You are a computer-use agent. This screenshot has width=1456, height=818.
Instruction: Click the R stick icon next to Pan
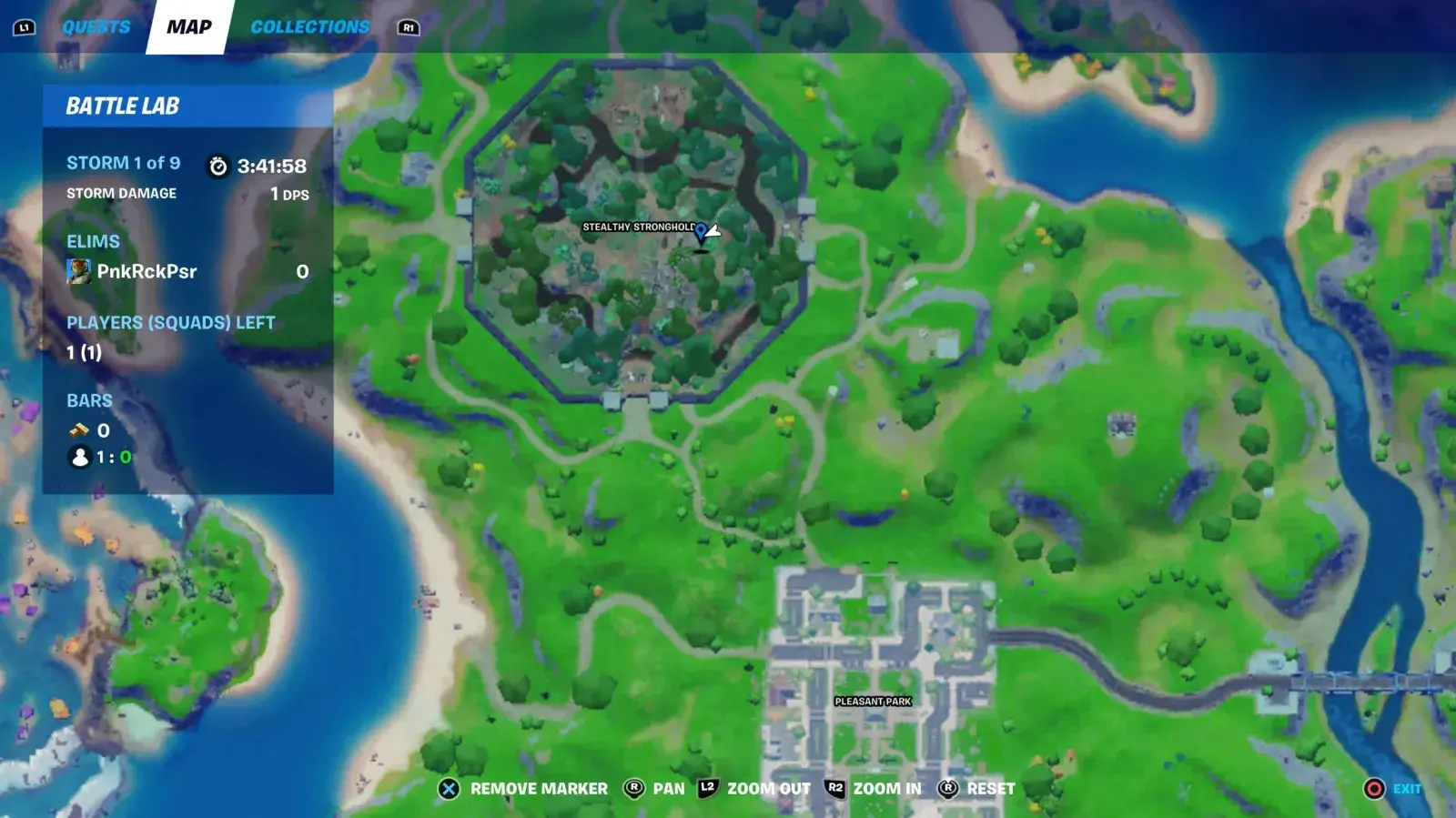point(634,788)
